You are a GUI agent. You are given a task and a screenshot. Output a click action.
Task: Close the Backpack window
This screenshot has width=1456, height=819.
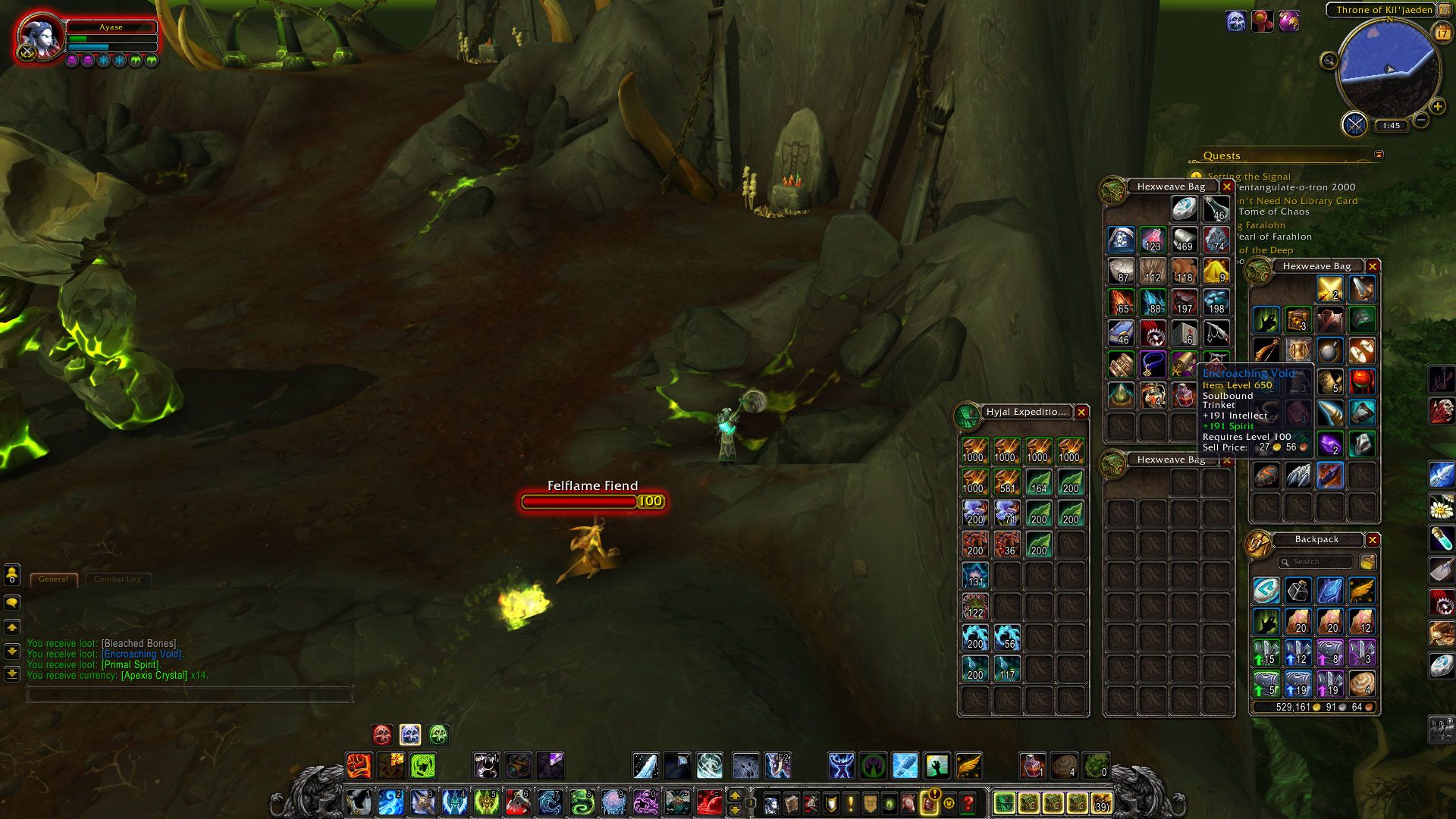pos(1372,539)
